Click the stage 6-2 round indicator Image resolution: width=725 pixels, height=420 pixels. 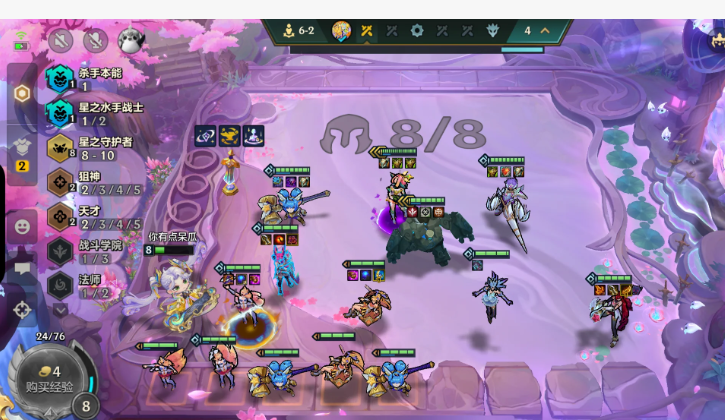click(299, 31)
